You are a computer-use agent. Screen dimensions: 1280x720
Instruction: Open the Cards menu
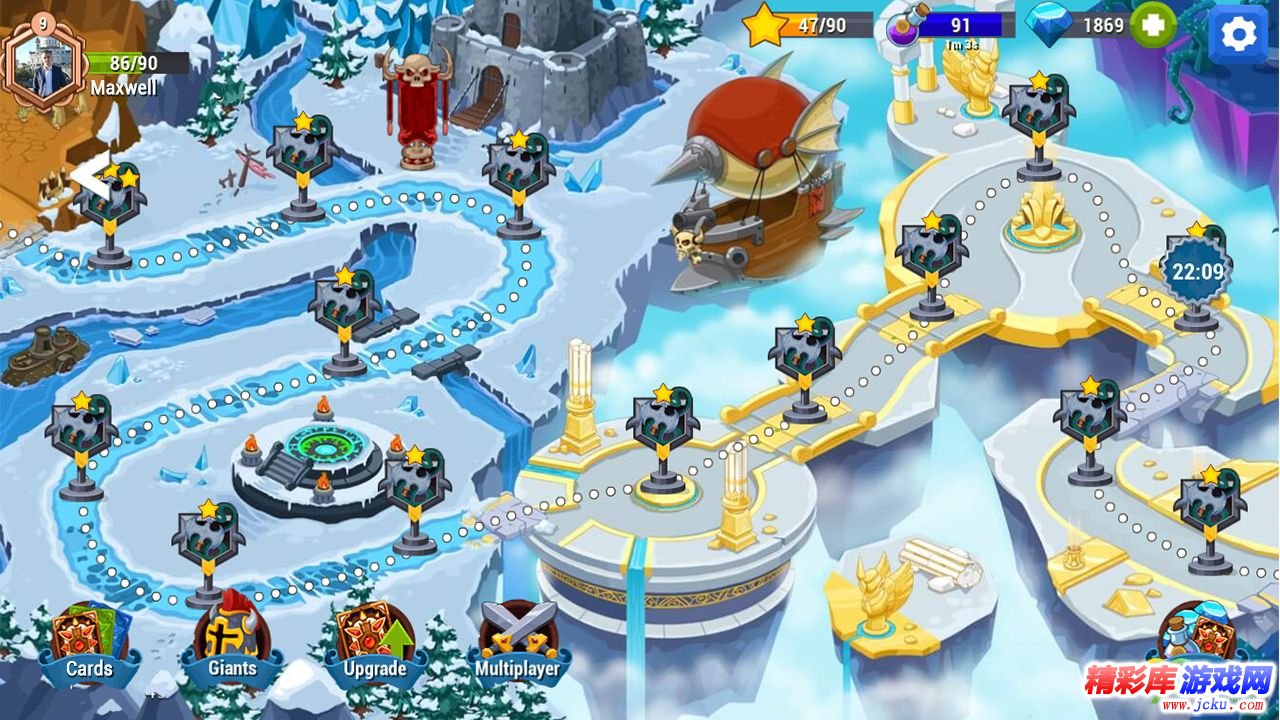click(x=90, y=645)
